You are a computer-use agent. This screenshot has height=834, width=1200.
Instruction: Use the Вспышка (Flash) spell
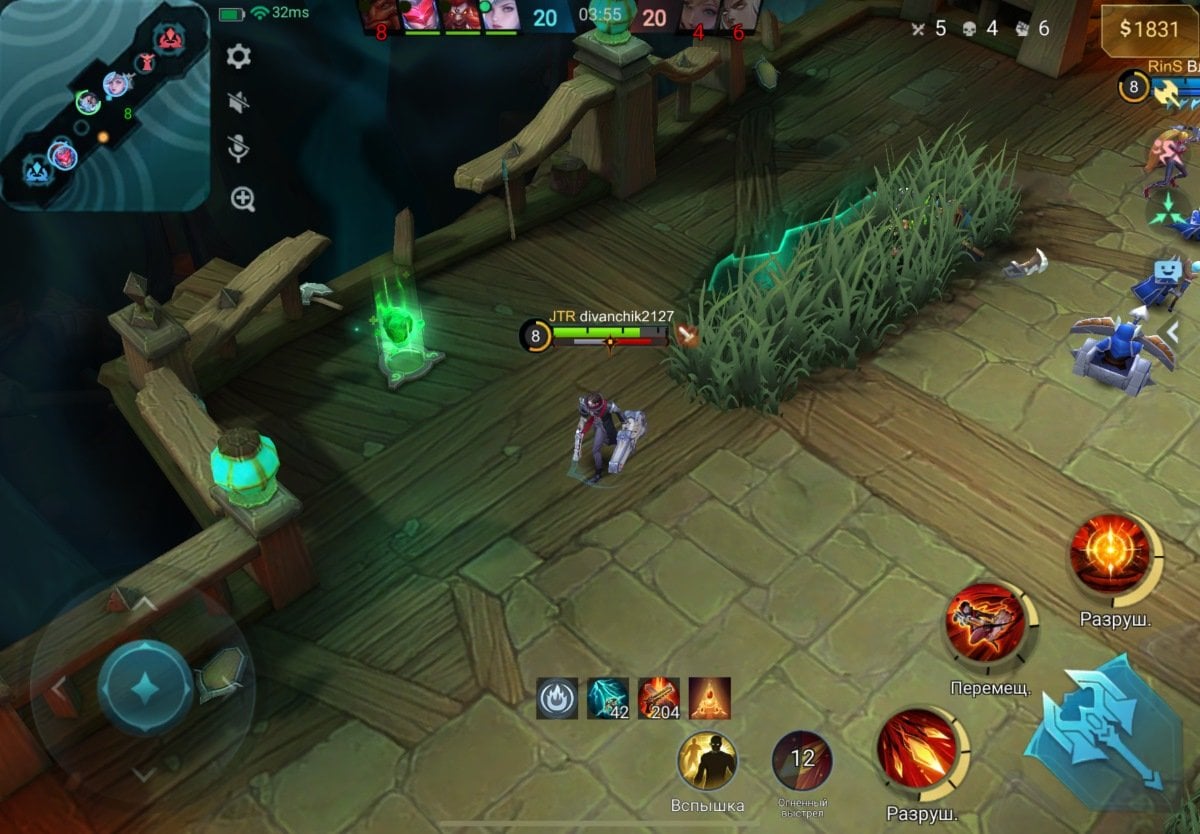707,761
